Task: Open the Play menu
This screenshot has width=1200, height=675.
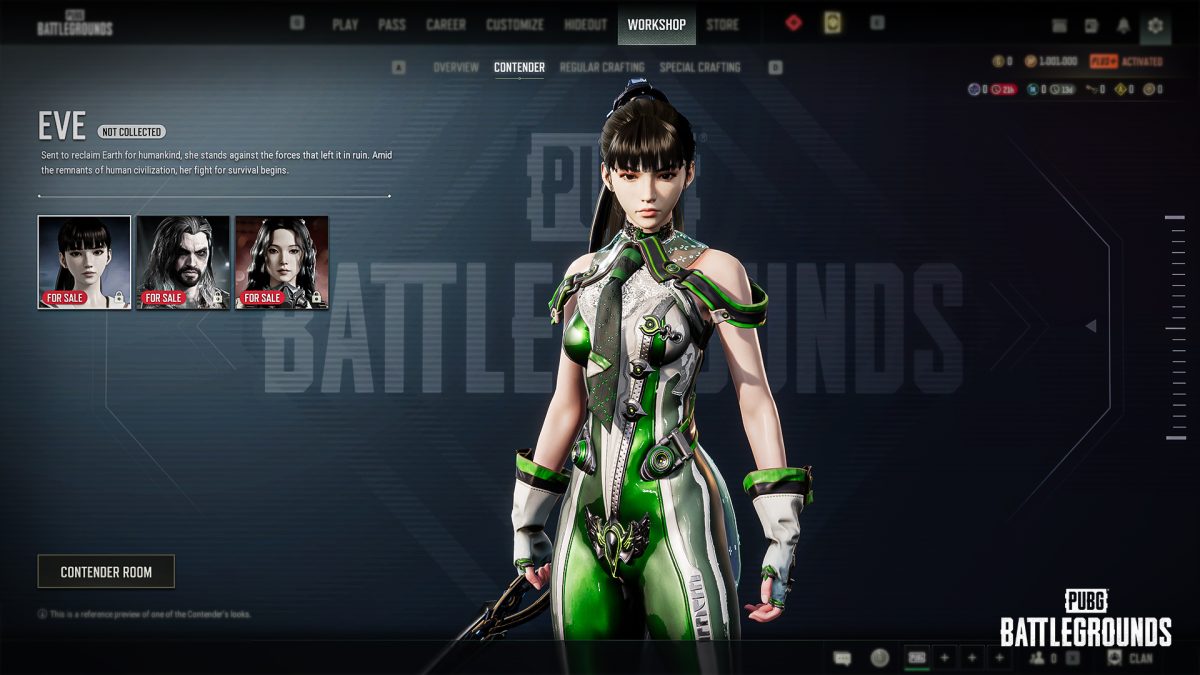Action: [345, 25]
